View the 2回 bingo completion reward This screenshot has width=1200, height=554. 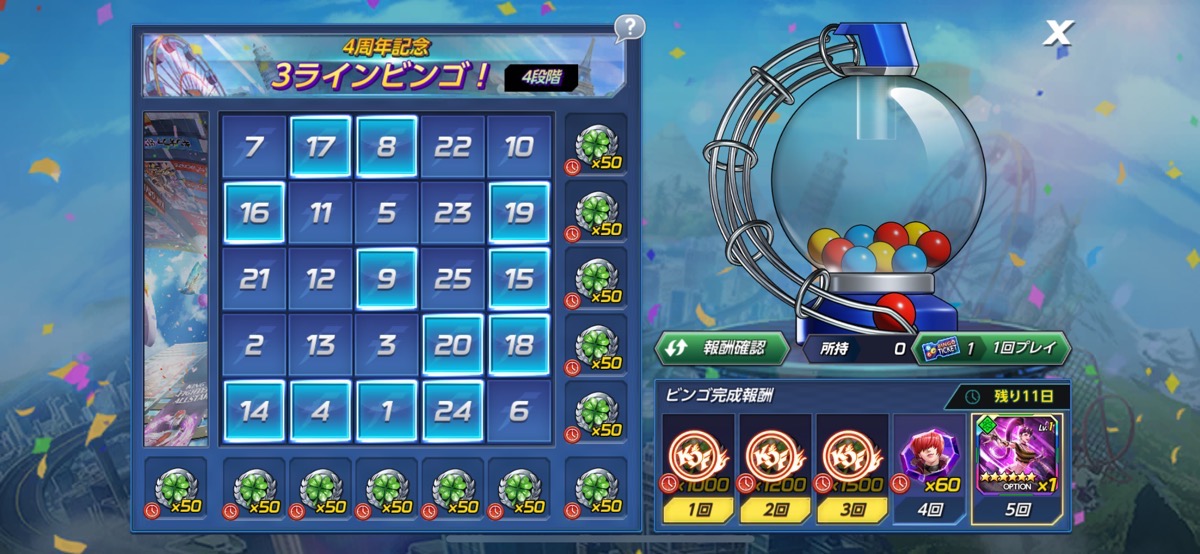click(x=773, y=468)
